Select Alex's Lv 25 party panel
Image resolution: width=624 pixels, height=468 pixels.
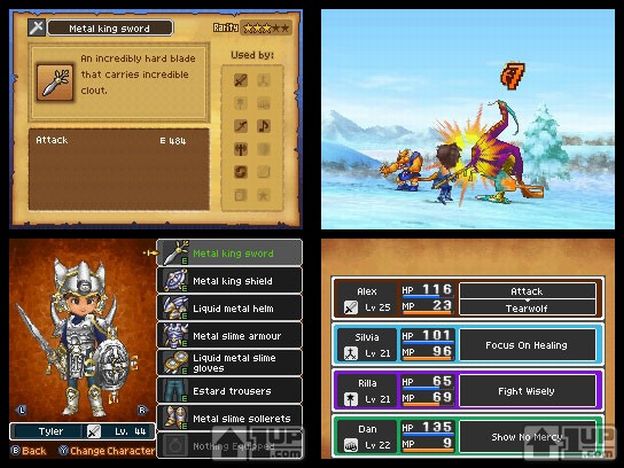point(365,299)
